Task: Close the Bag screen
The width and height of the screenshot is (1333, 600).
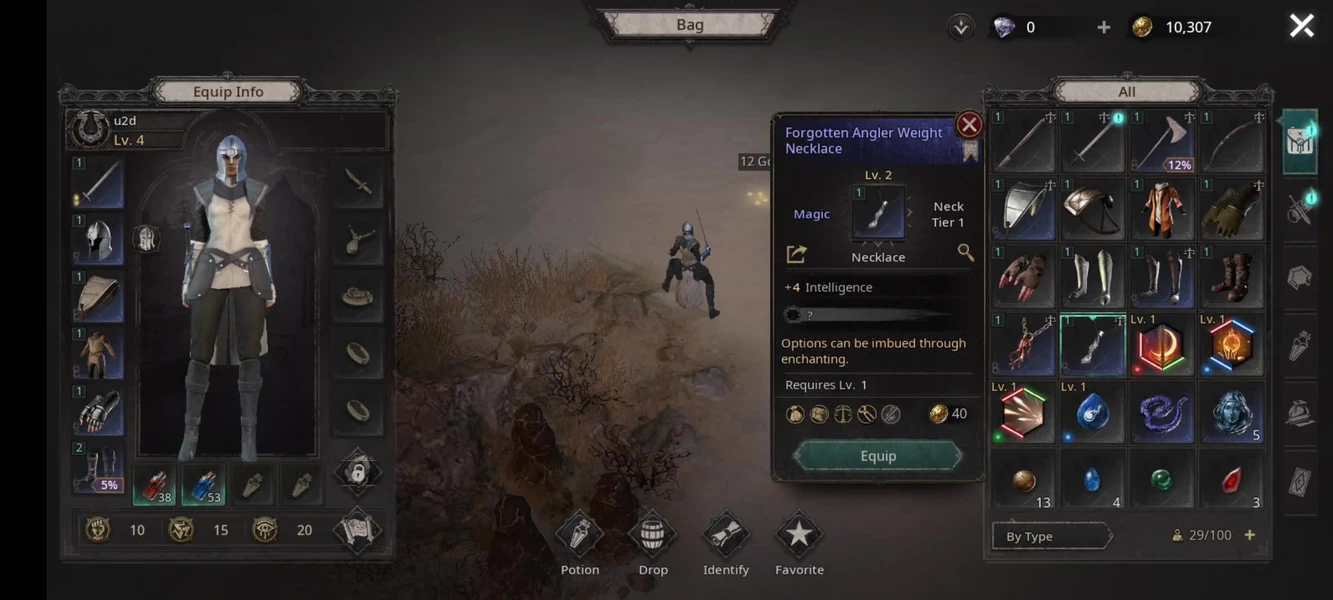Action: [1301, 26]
